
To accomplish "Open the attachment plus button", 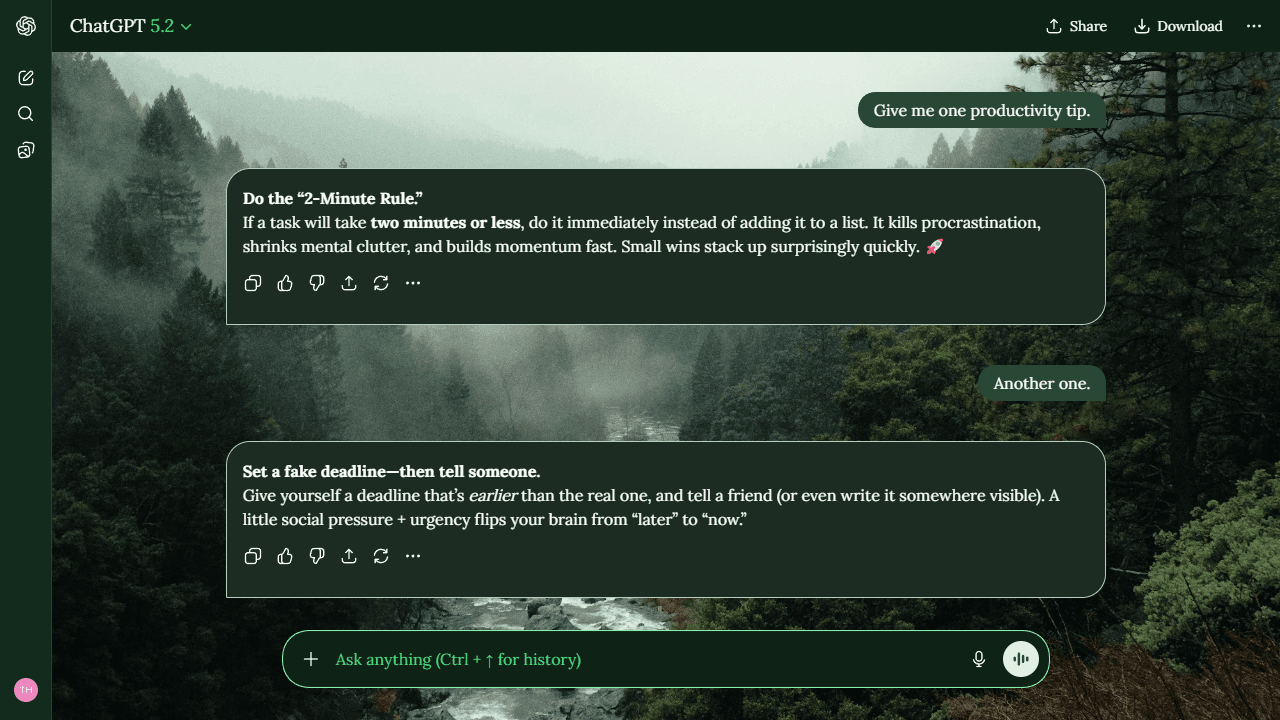I will click(x=311, y=659).
